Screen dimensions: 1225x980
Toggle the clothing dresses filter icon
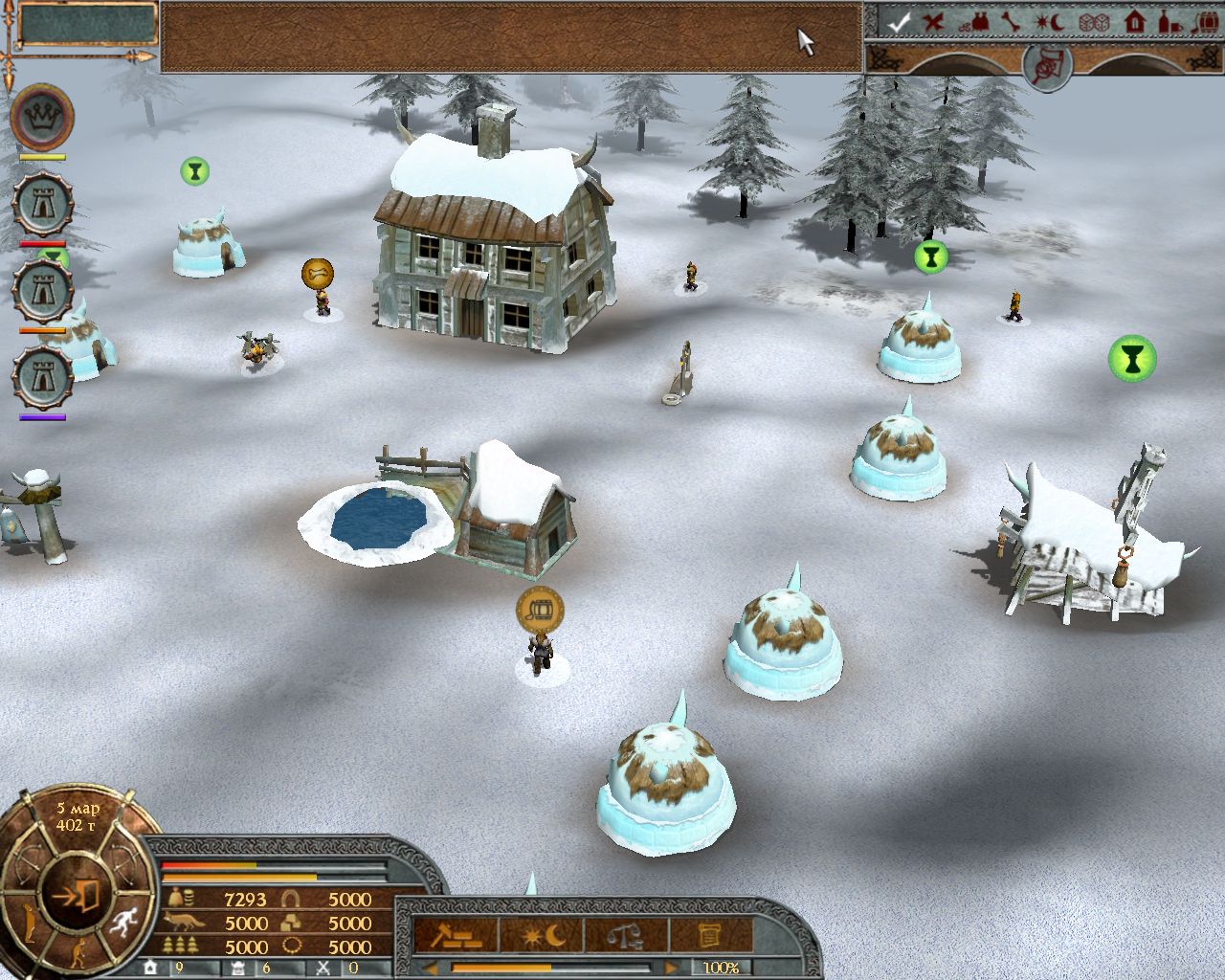pos(976,22)
